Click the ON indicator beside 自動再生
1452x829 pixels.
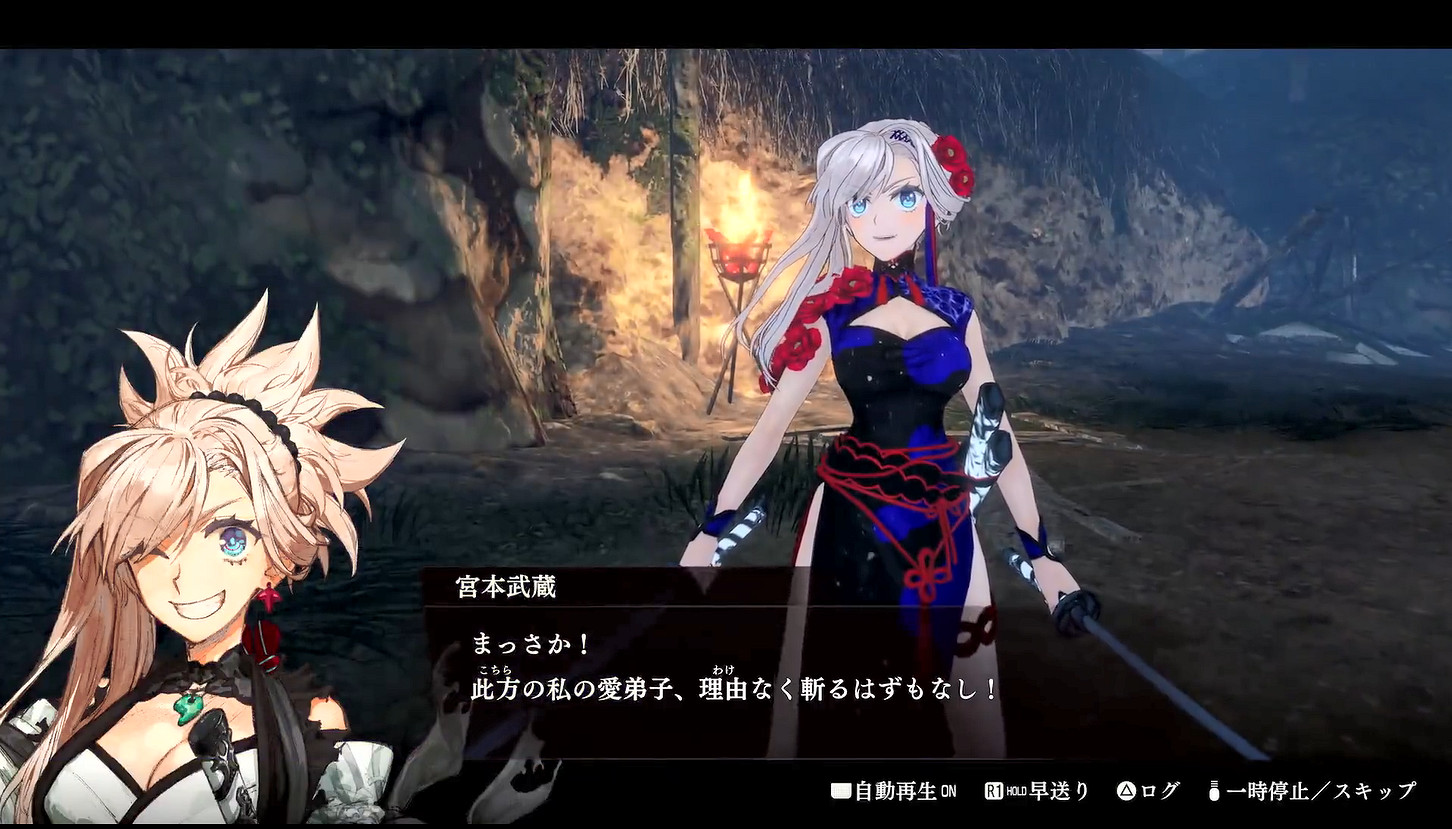[x=948, y=790]
